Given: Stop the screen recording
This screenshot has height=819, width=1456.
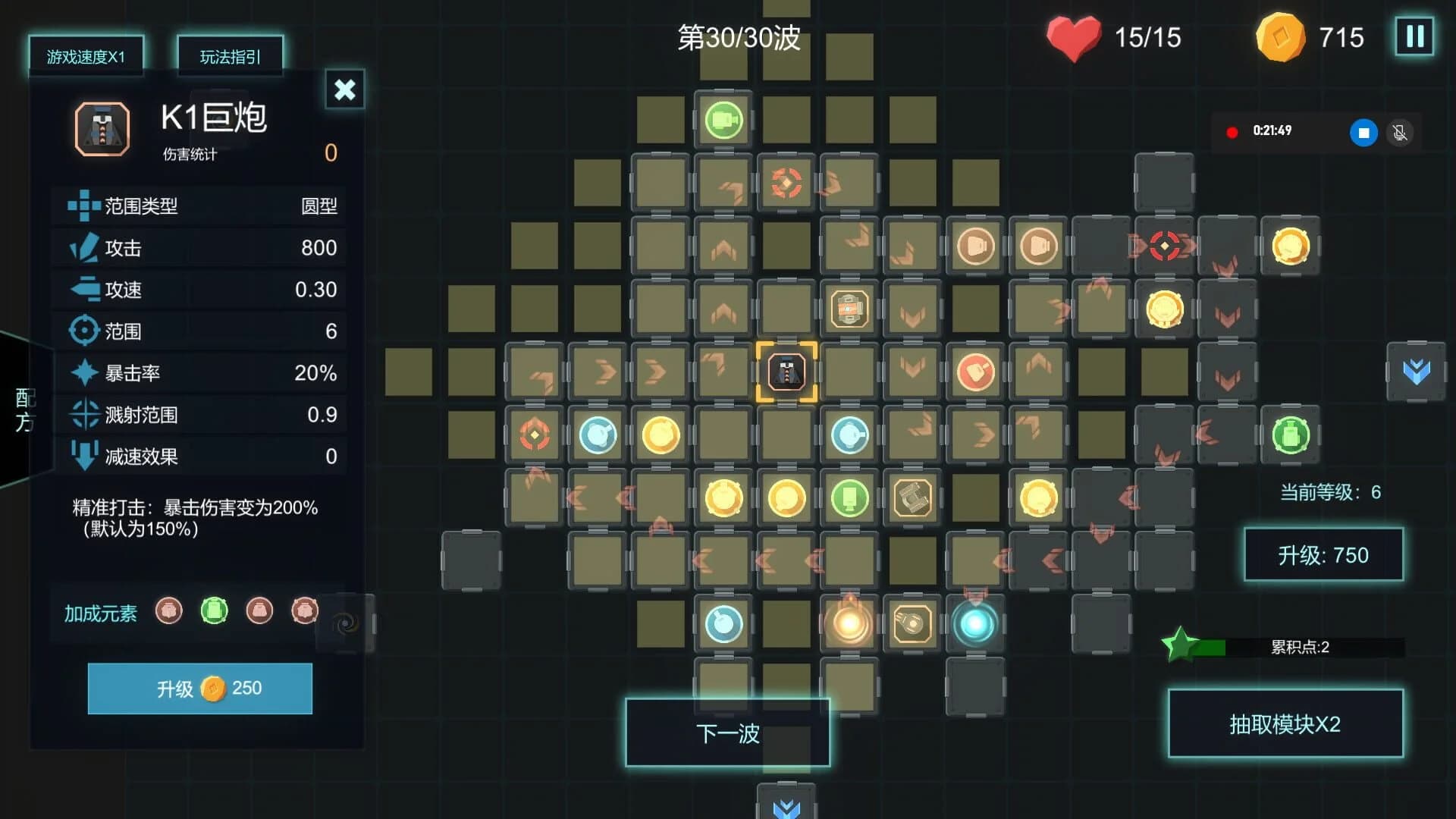Looking at the screenshot, I should tap(1363, 133).
